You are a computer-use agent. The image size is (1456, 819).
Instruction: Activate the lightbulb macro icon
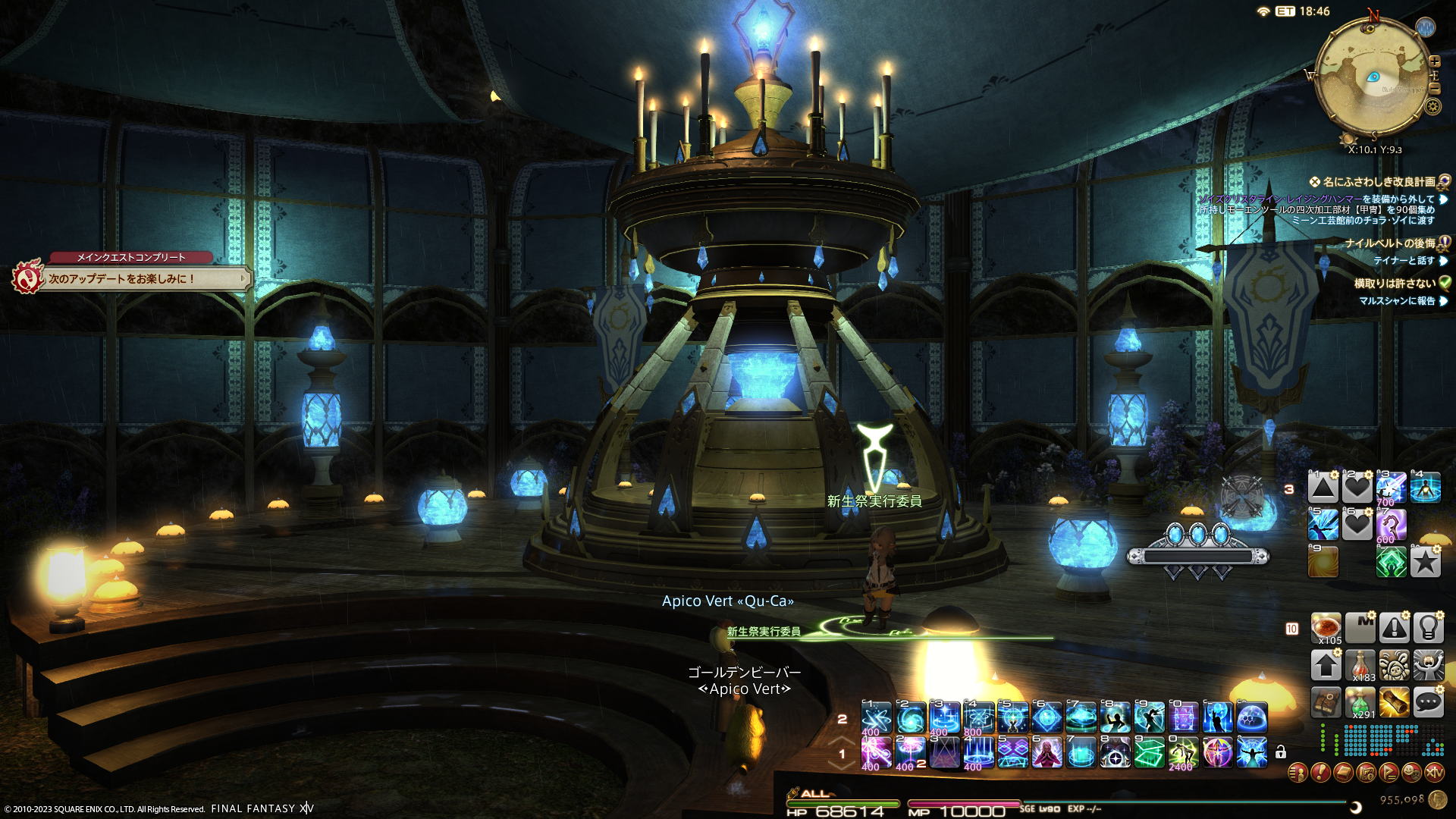click(1428, 628)
